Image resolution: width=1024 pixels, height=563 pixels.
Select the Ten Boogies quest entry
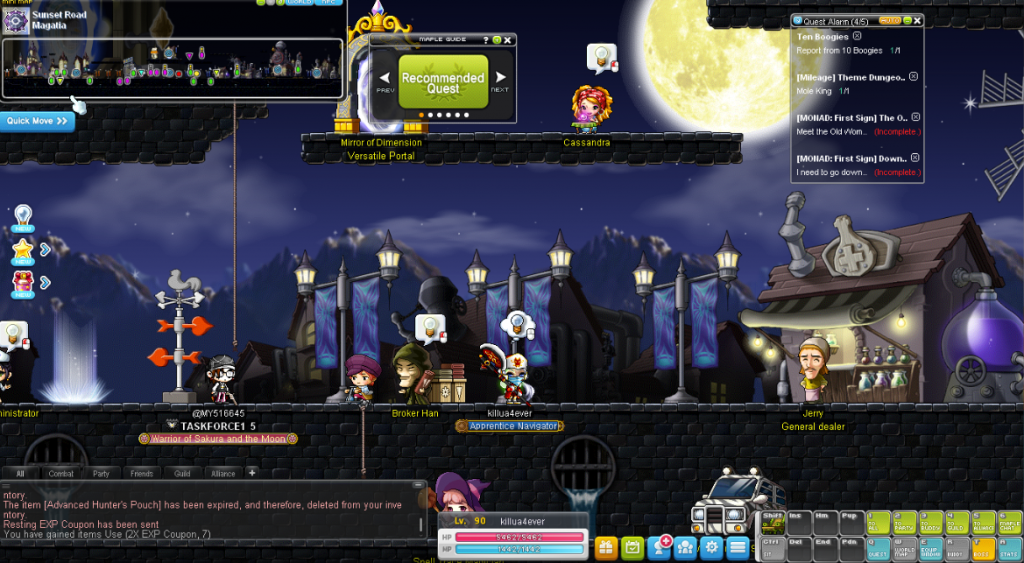tap(822, 37)
